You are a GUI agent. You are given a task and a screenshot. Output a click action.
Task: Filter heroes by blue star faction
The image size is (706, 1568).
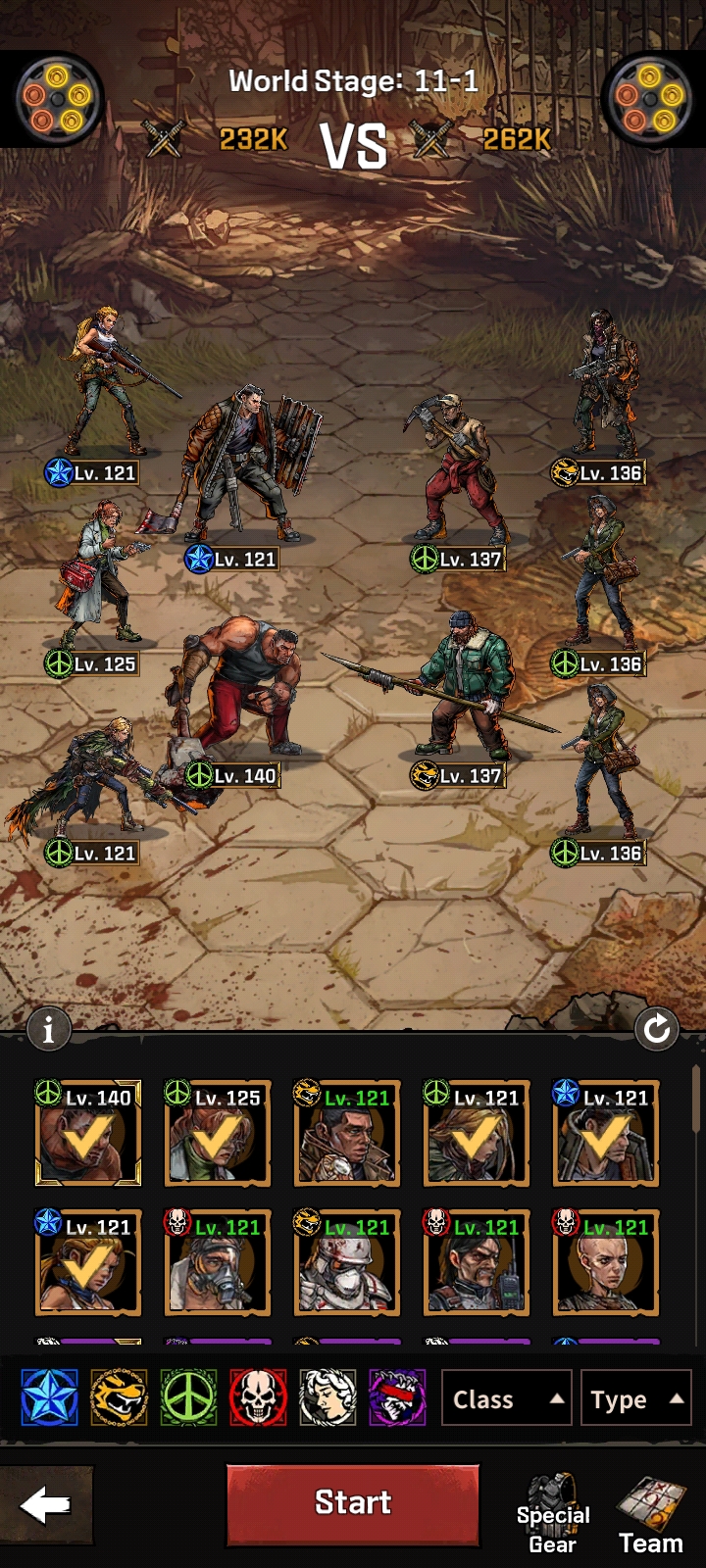[49, 1397]
